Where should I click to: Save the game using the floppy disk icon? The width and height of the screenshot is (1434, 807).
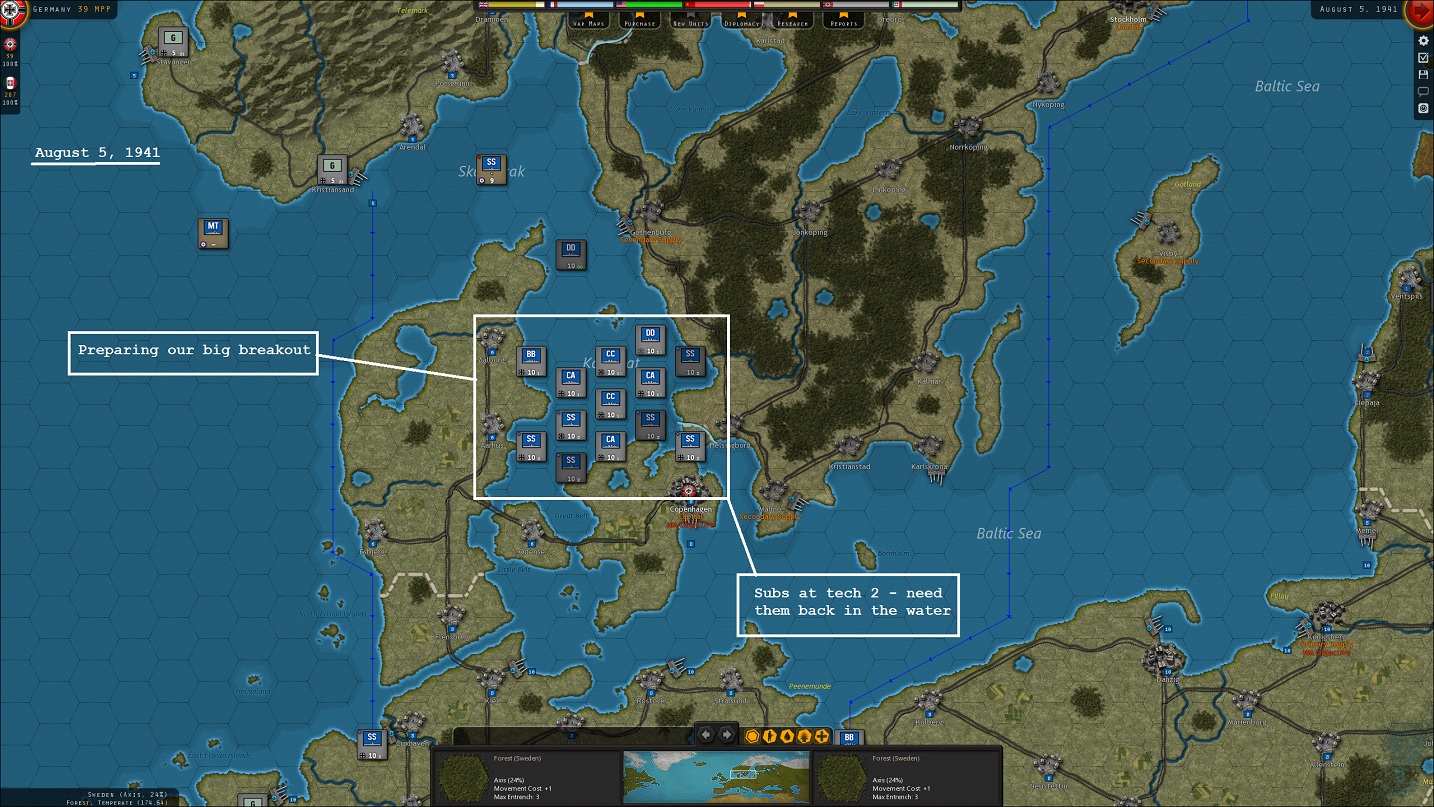pyautogui.click(x=1423, y=74)
